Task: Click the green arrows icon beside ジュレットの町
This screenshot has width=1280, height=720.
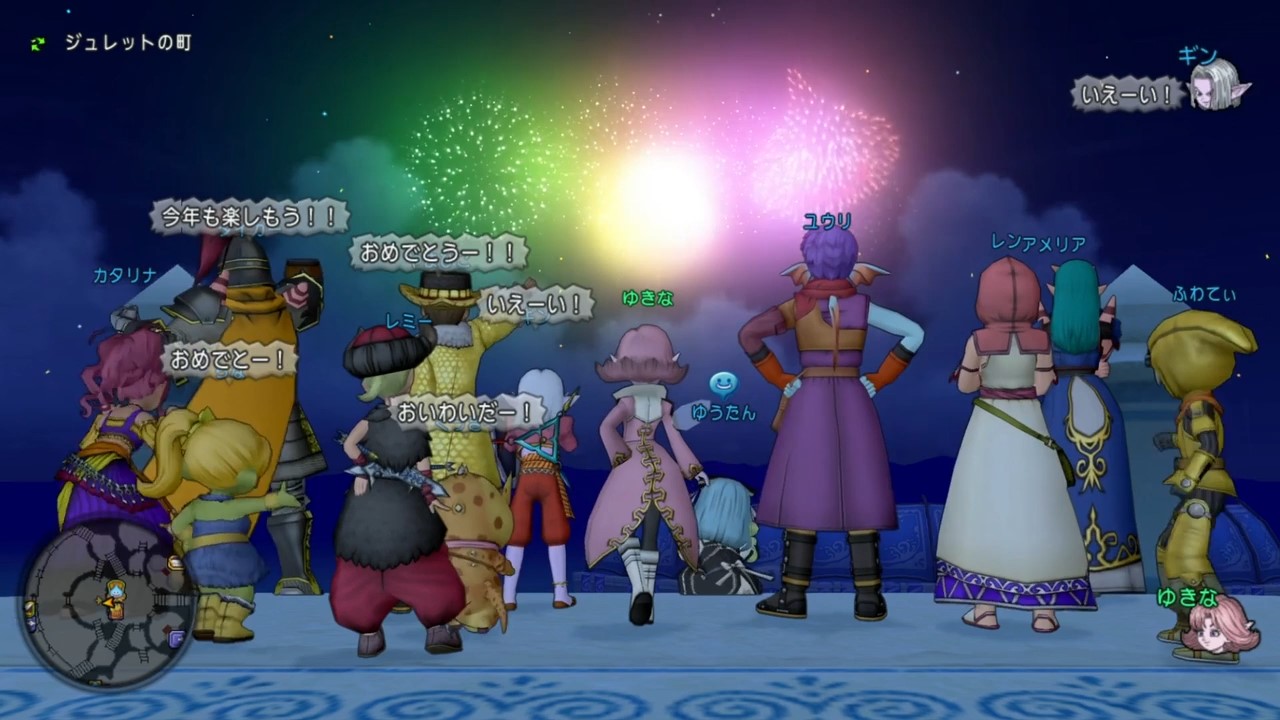Action: click(39, 43)
